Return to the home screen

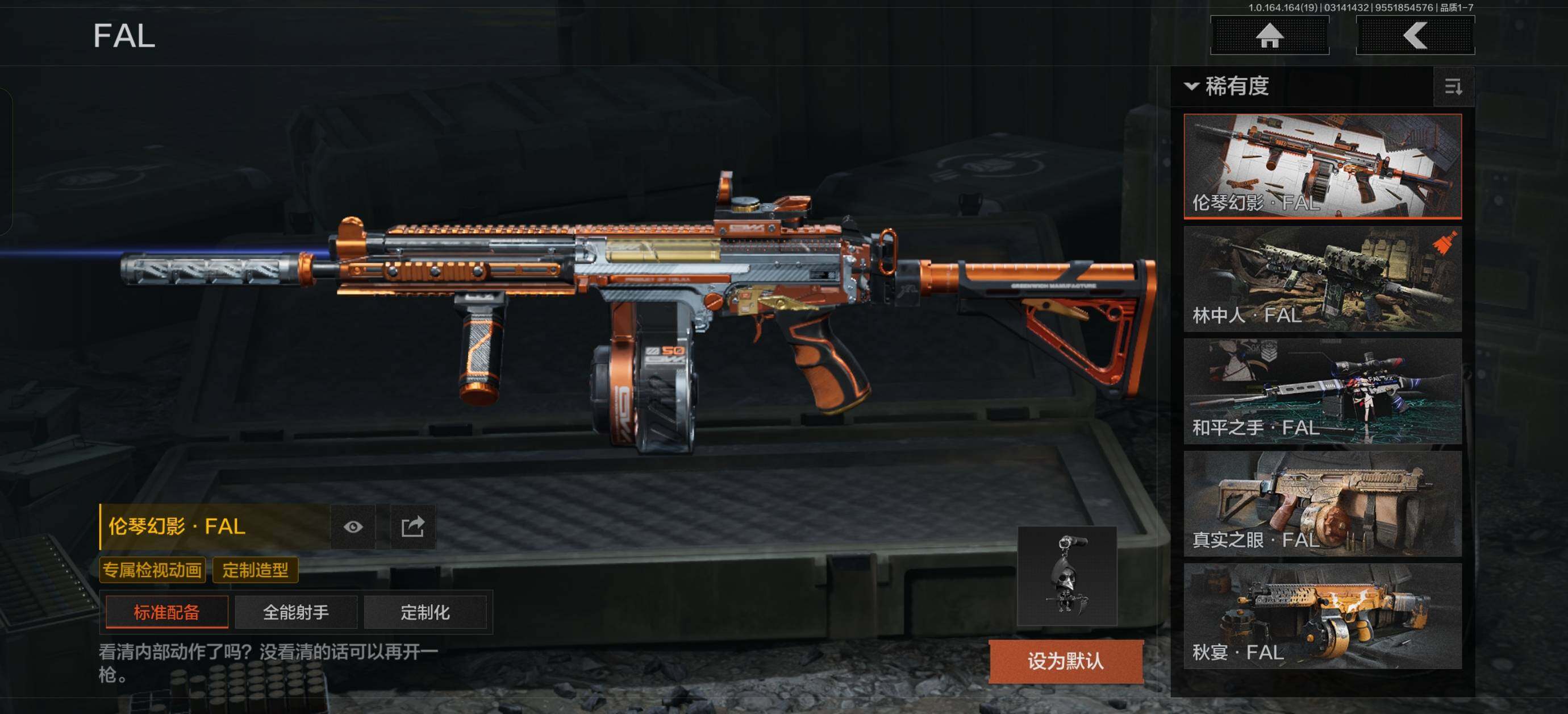(1269, 35)
